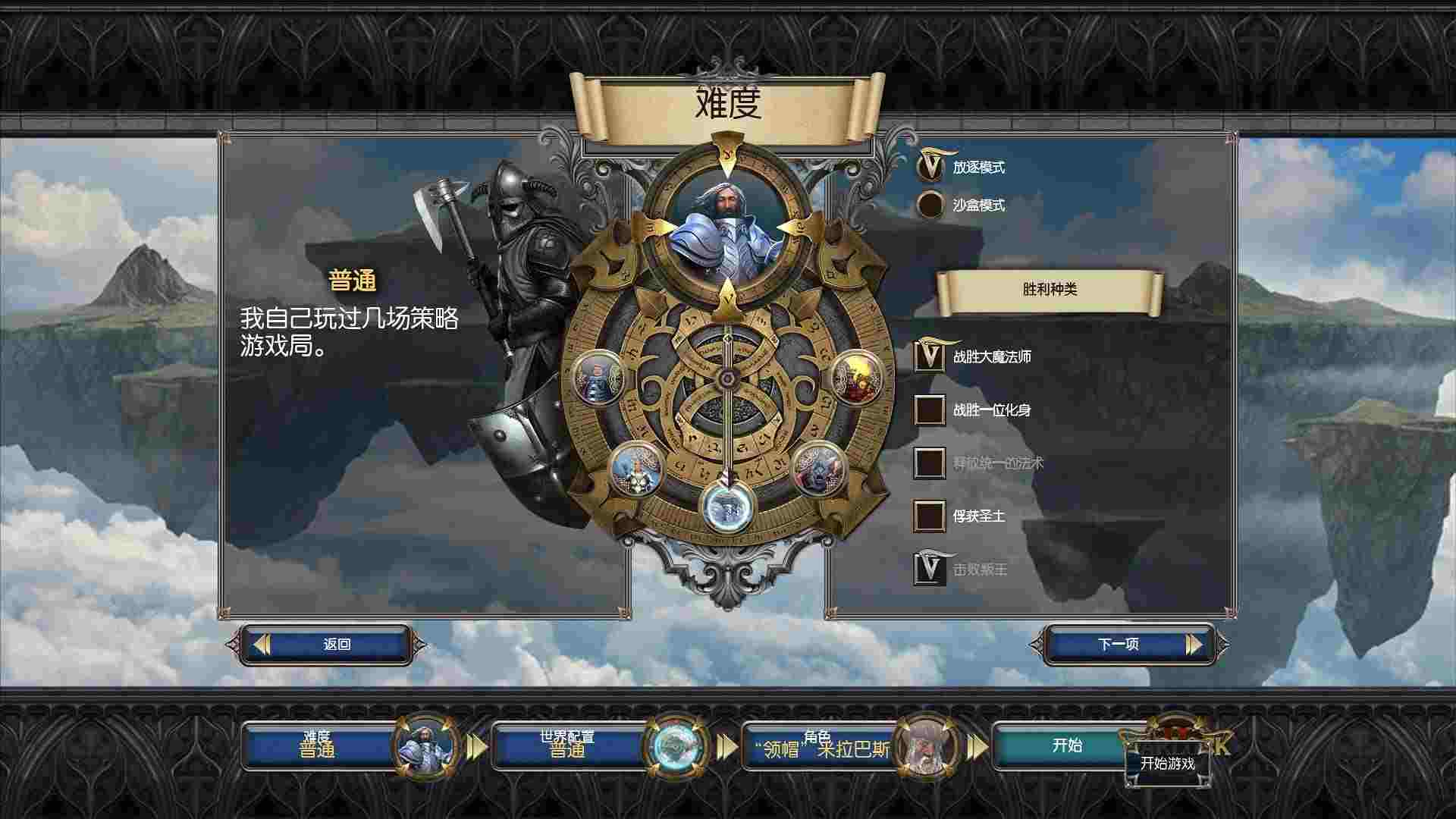Image resolution: width=1456 pixels, height=819 pixels.
Task: Enable the 战胜一位化身 victory condition
Action: 929,409
